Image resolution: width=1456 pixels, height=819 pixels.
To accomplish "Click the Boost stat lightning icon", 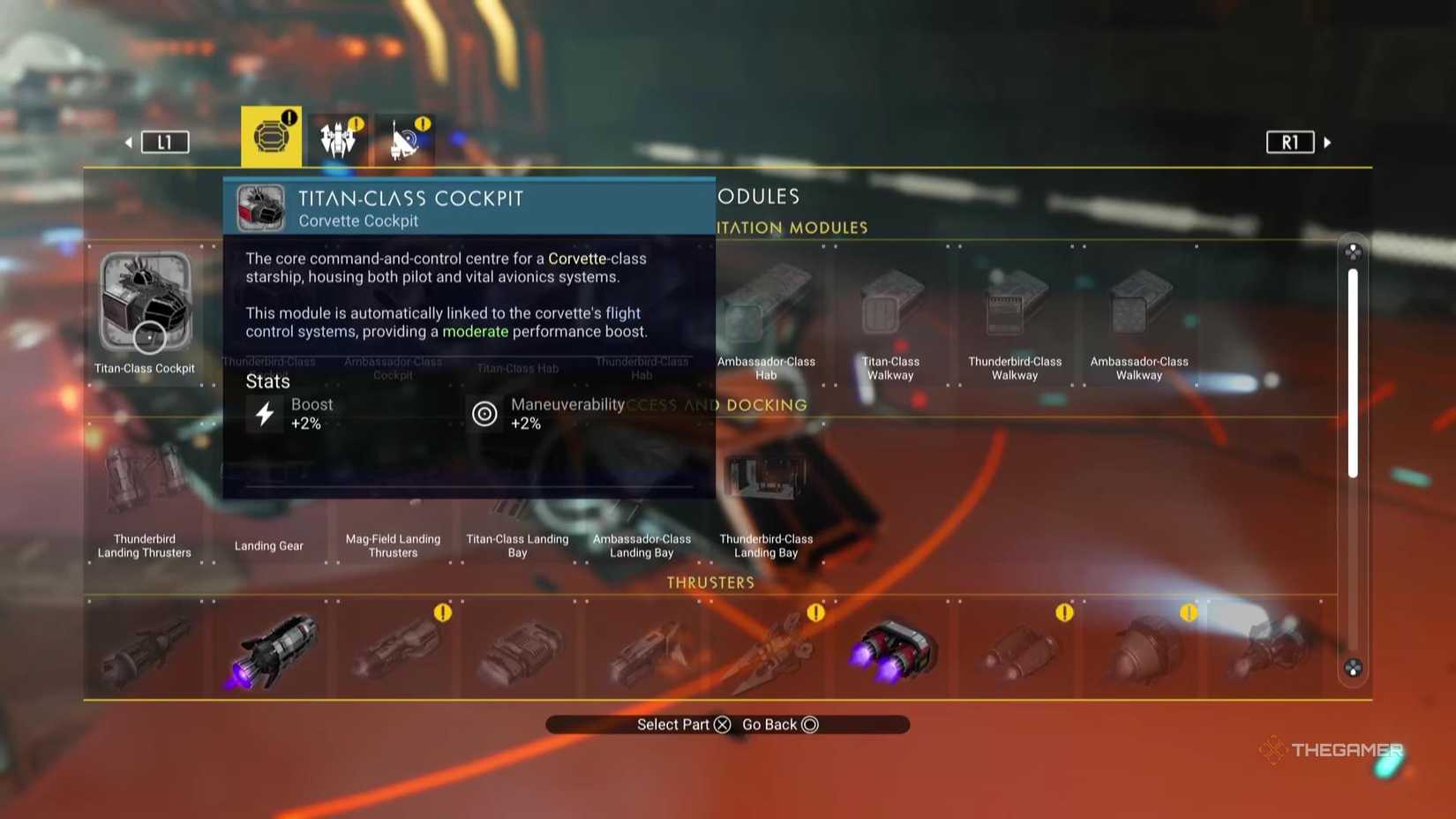I will 266,412.
